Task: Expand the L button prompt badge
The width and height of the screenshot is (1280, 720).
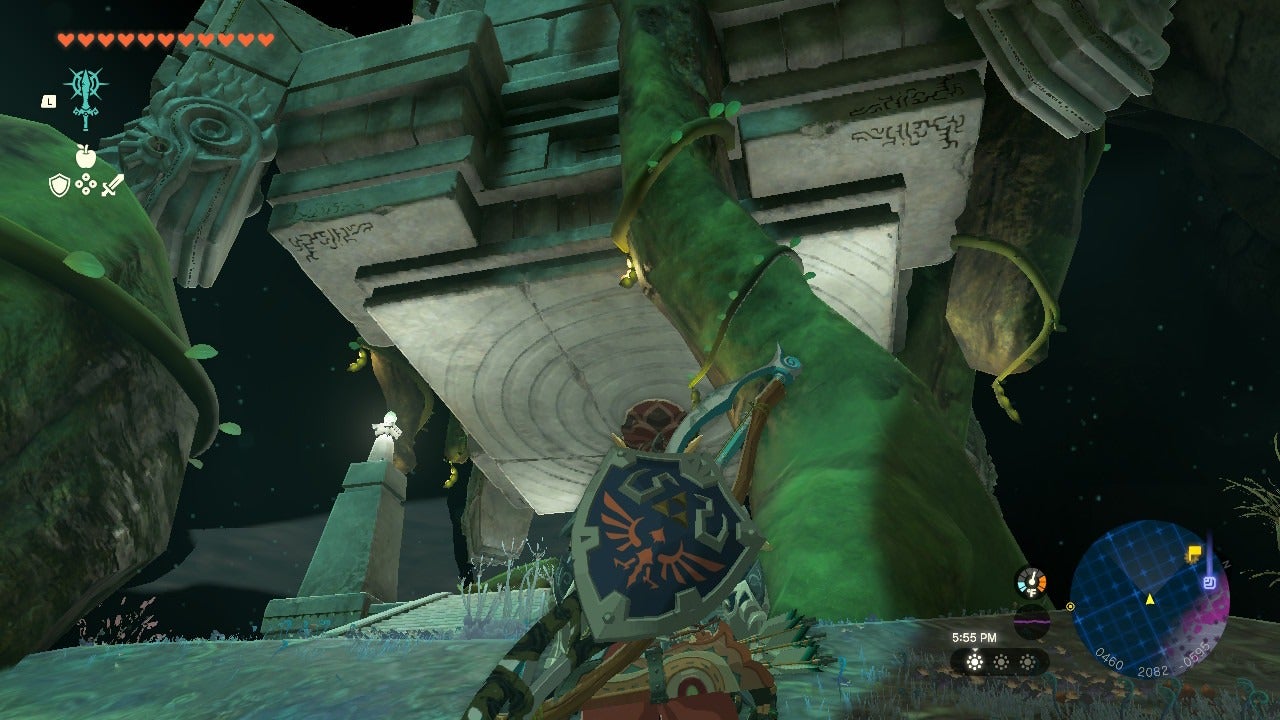Action: click(x=48, y=101)
